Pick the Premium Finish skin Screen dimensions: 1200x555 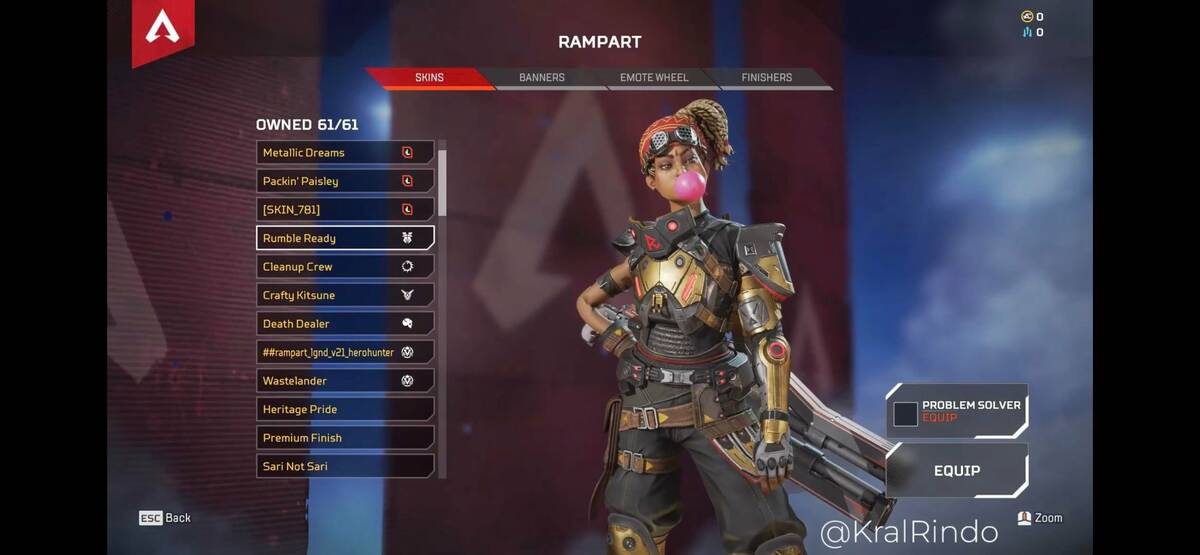coord(345,438)
